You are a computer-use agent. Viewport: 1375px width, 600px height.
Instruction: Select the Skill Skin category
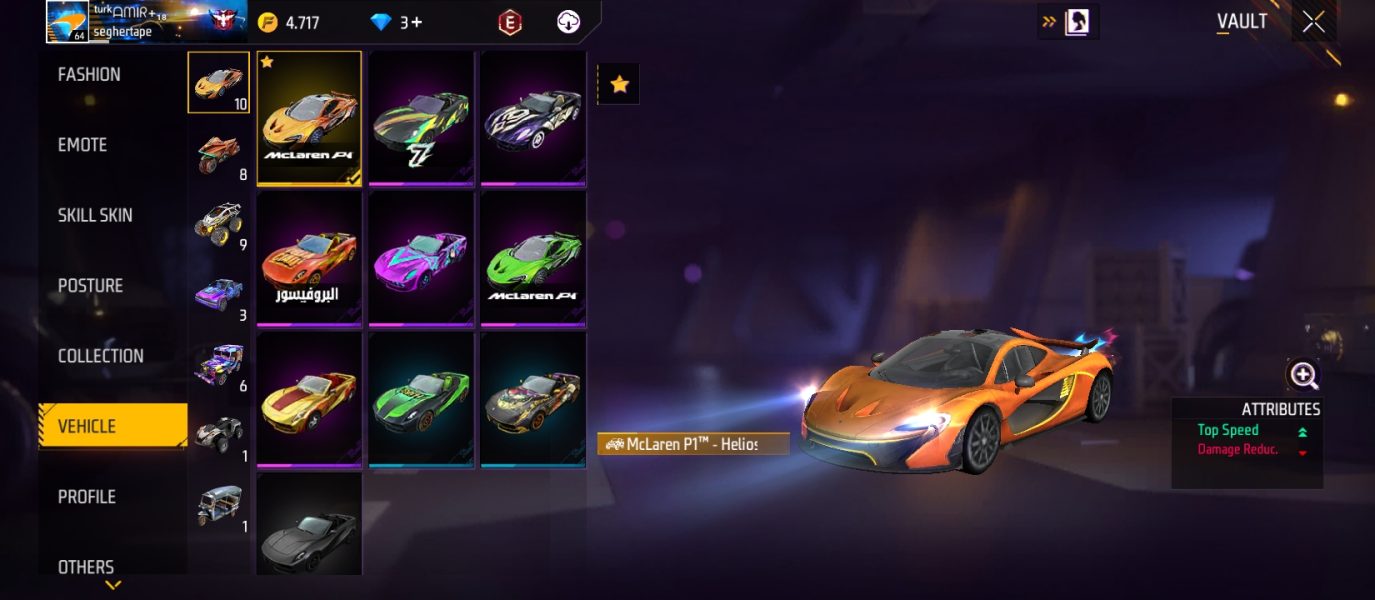tap(95, 215)
